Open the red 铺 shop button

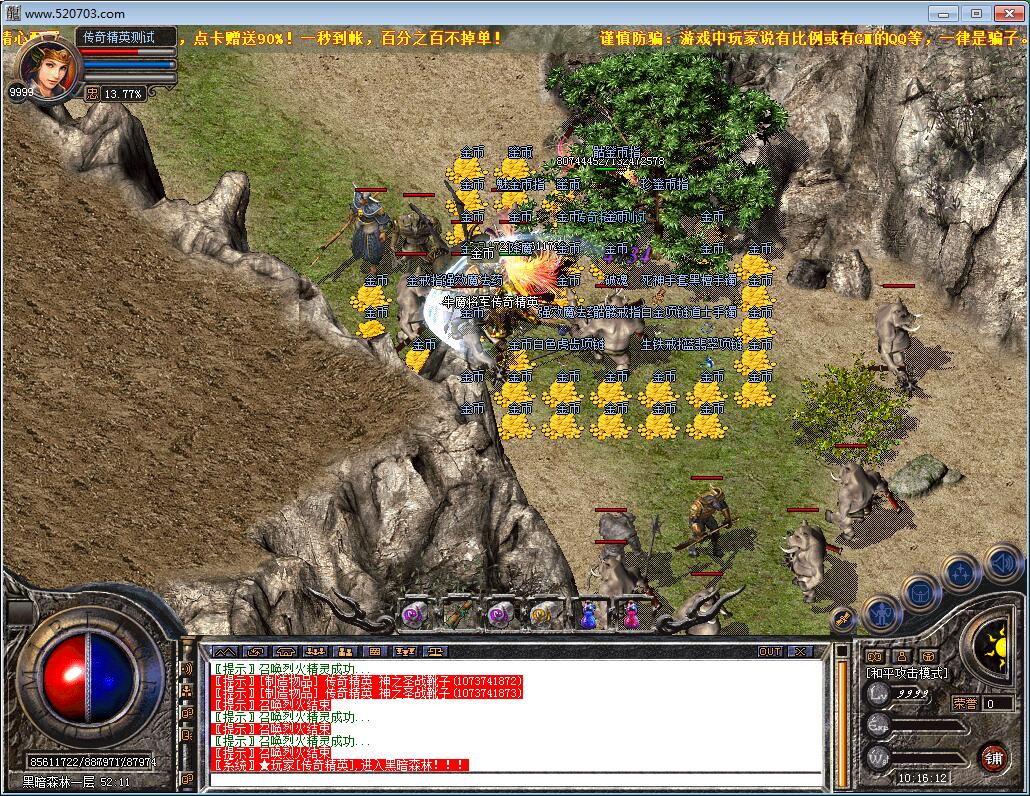[x=993, y=755]
